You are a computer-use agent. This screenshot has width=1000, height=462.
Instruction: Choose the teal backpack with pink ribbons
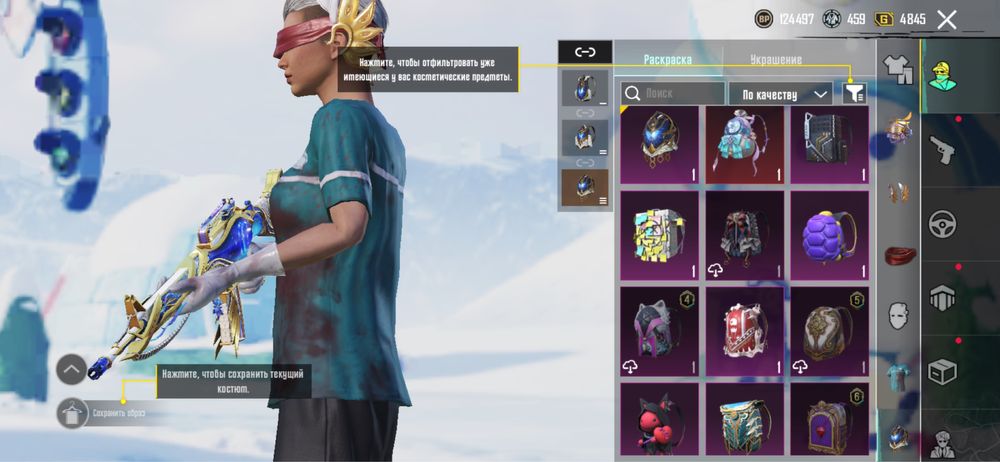(x=745, y=145)
